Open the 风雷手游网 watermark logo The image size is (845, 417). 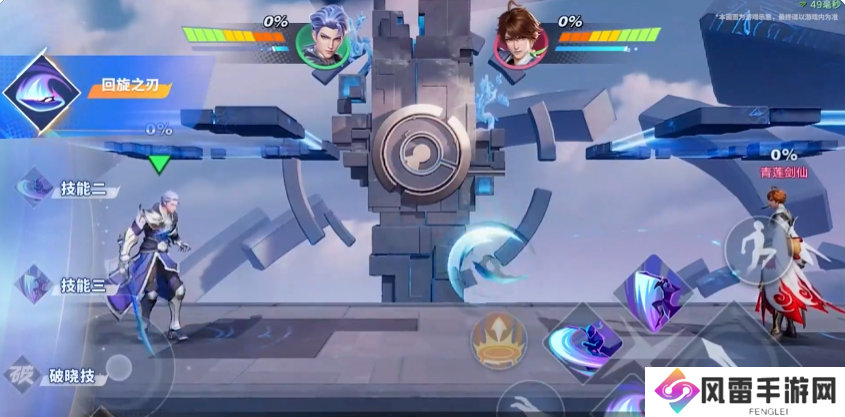pos(741,388)
